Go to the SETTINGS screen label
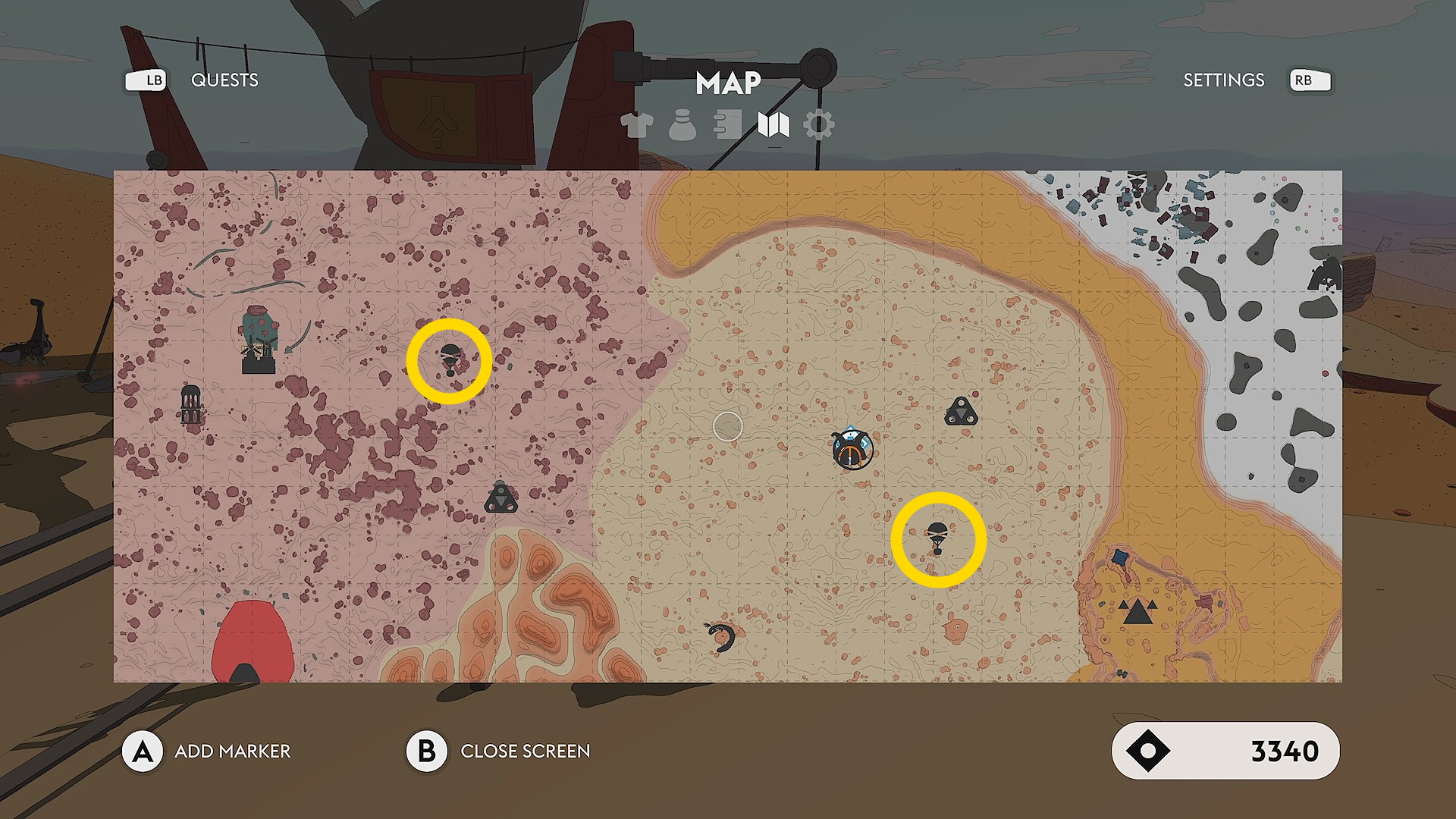Image resolution: width=1456 pixels, height=819 pixels. pyautogui.click(x=1223, y=80)
